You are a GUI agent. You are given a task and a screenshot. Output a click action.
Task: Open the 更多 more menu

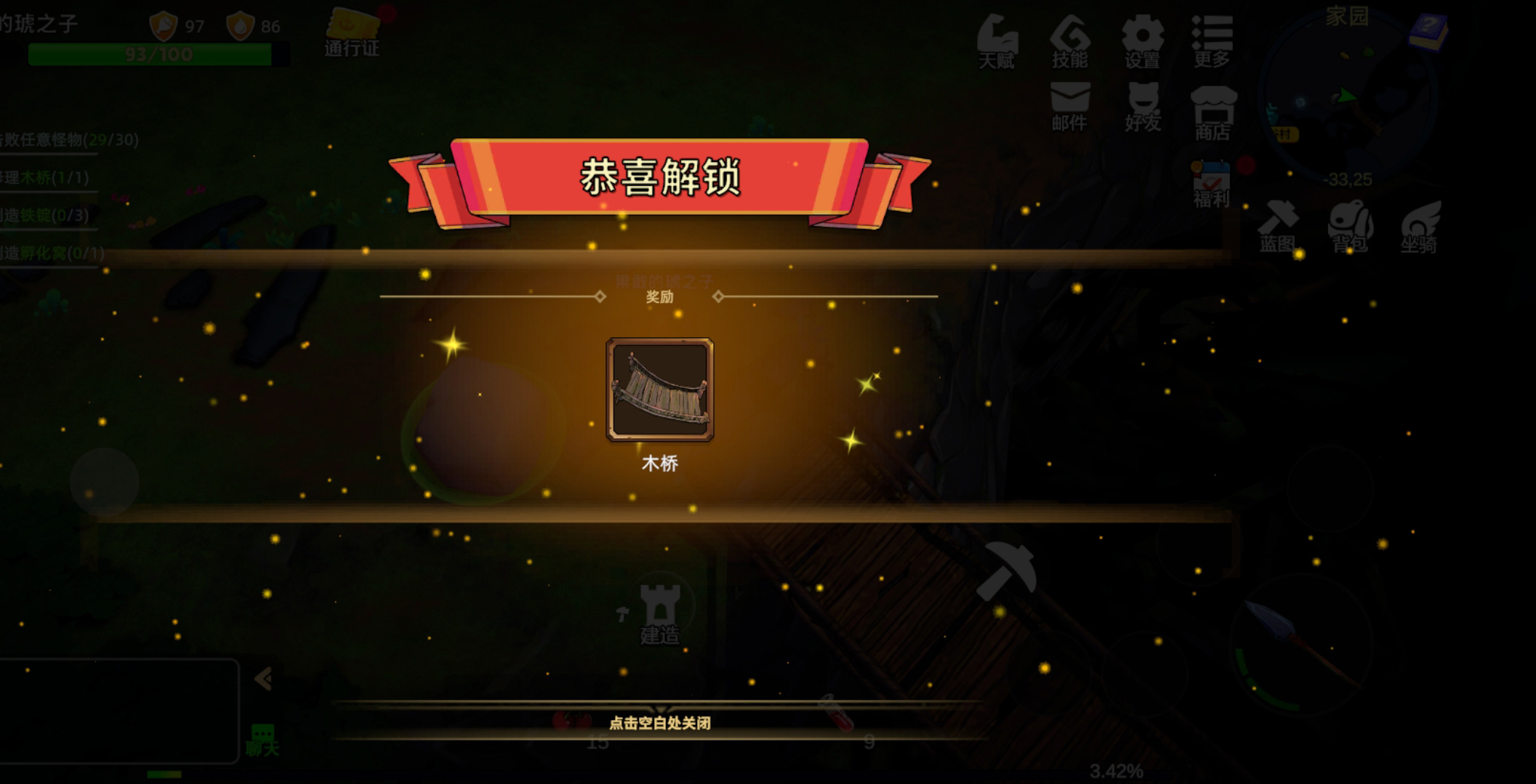point(1211,42)
